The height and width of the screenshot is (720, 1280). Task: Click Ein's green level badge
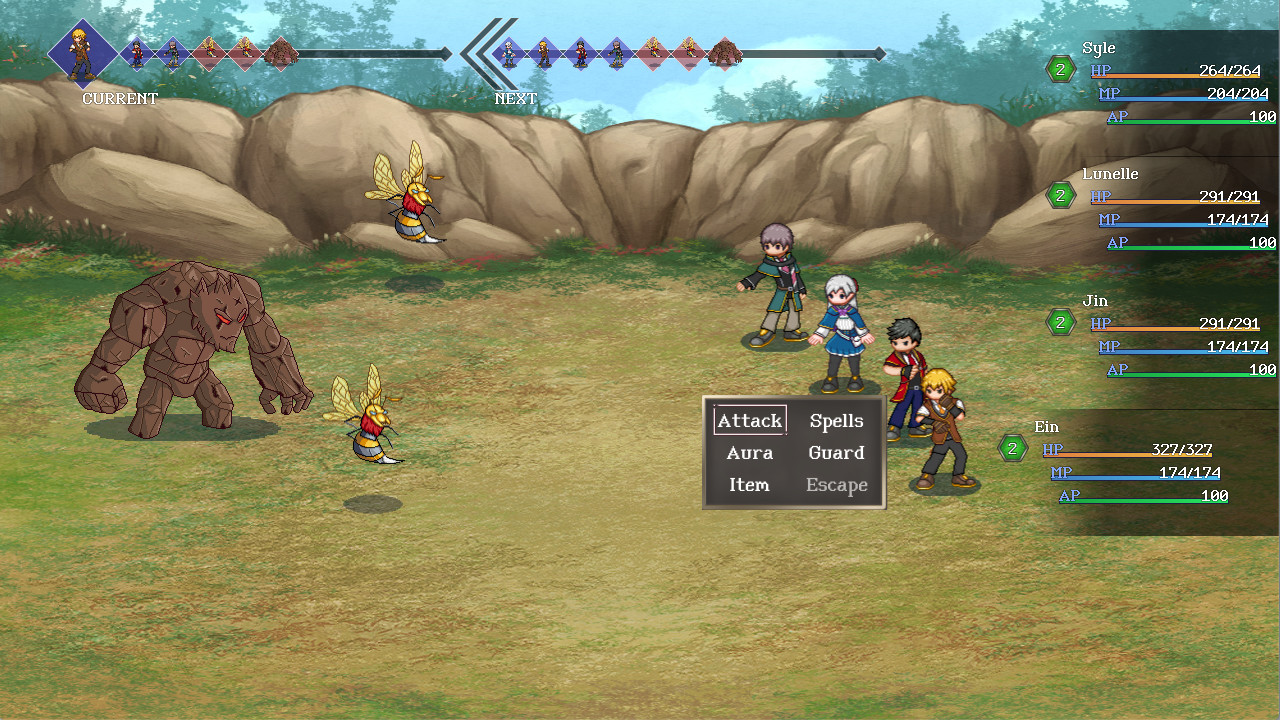click(1011, 448)
